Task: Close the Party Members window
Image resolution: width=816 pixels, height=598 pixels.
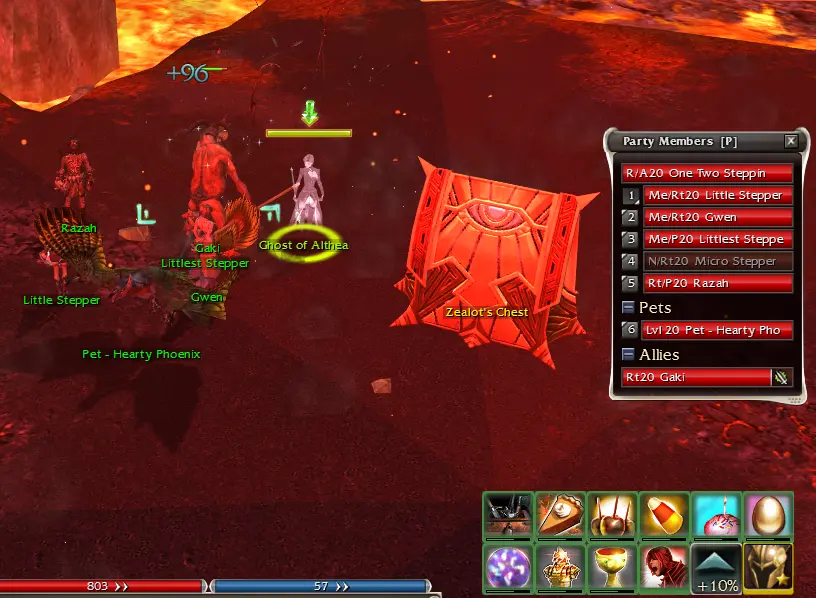Action: tap(791, 142)
